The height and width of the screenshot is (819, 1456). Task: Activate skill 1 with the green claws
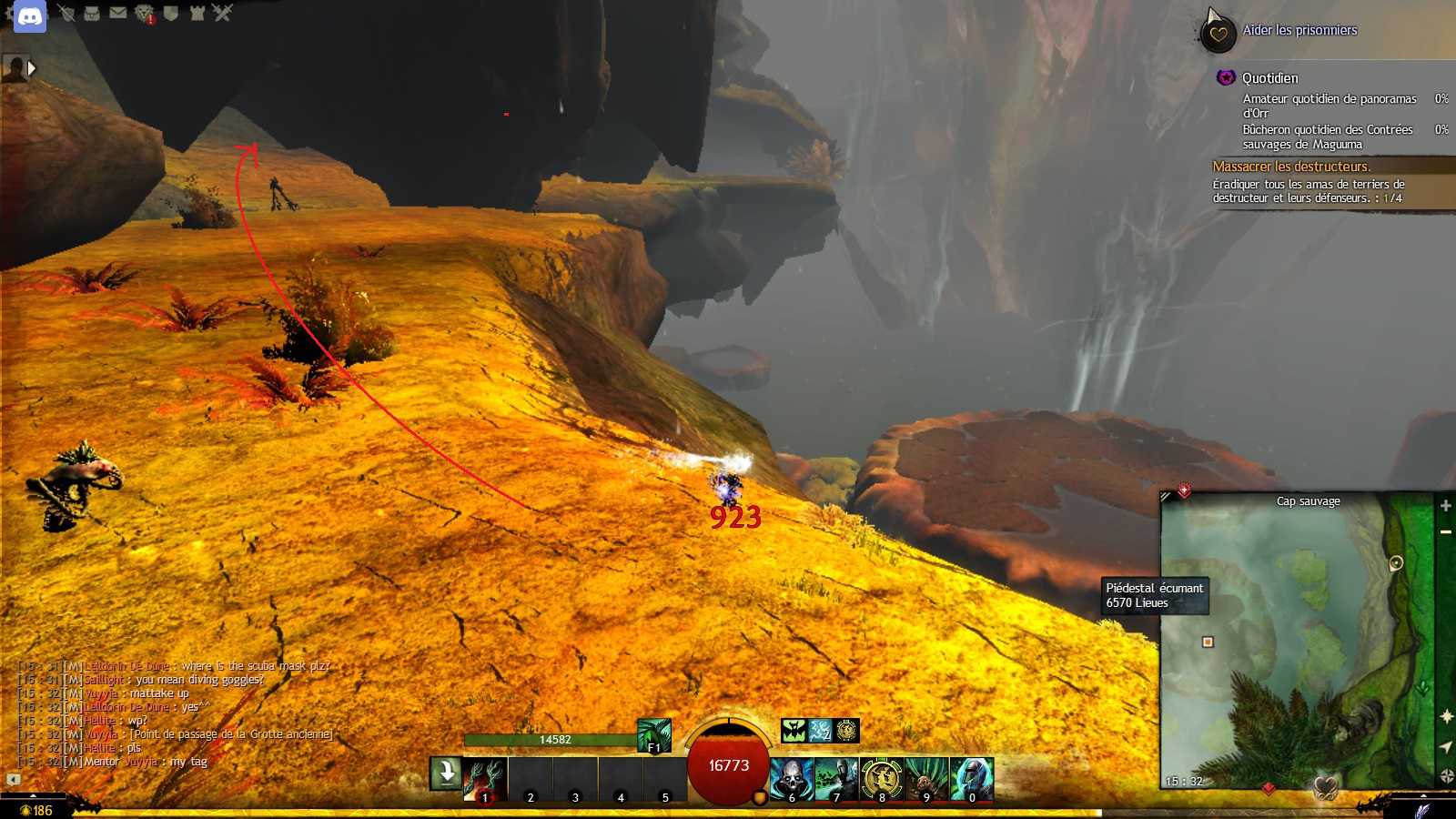pos(484,780)
